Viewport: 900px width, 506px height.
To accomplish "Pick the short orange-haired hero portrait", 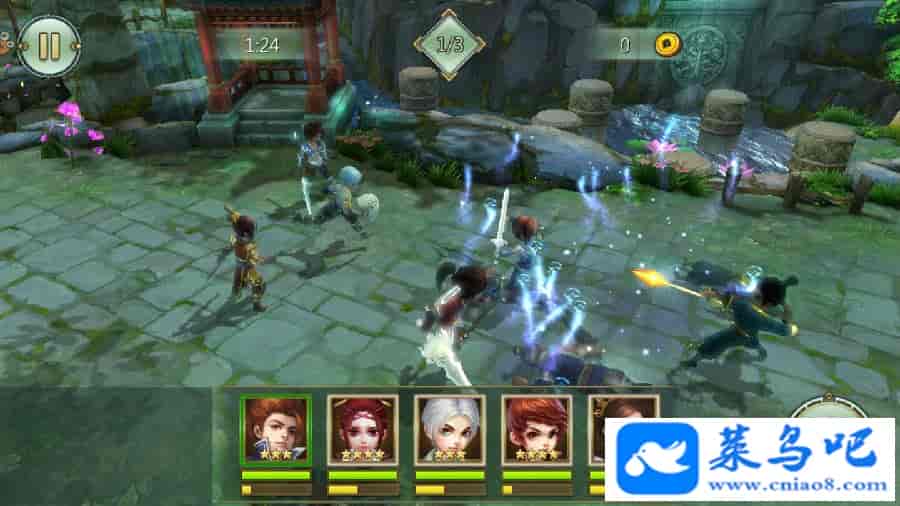I will tap(537, 429).
